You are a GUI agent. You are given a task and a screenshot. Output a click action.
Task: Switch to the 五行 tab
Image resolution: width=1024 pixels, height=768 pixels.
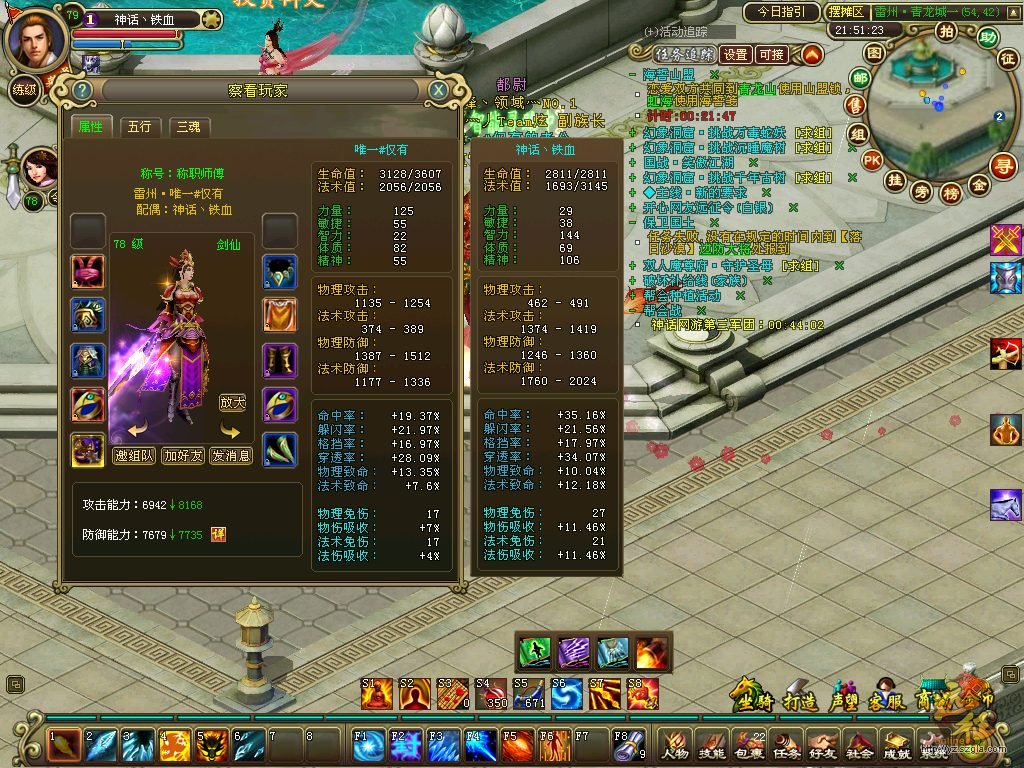[139, 127]
